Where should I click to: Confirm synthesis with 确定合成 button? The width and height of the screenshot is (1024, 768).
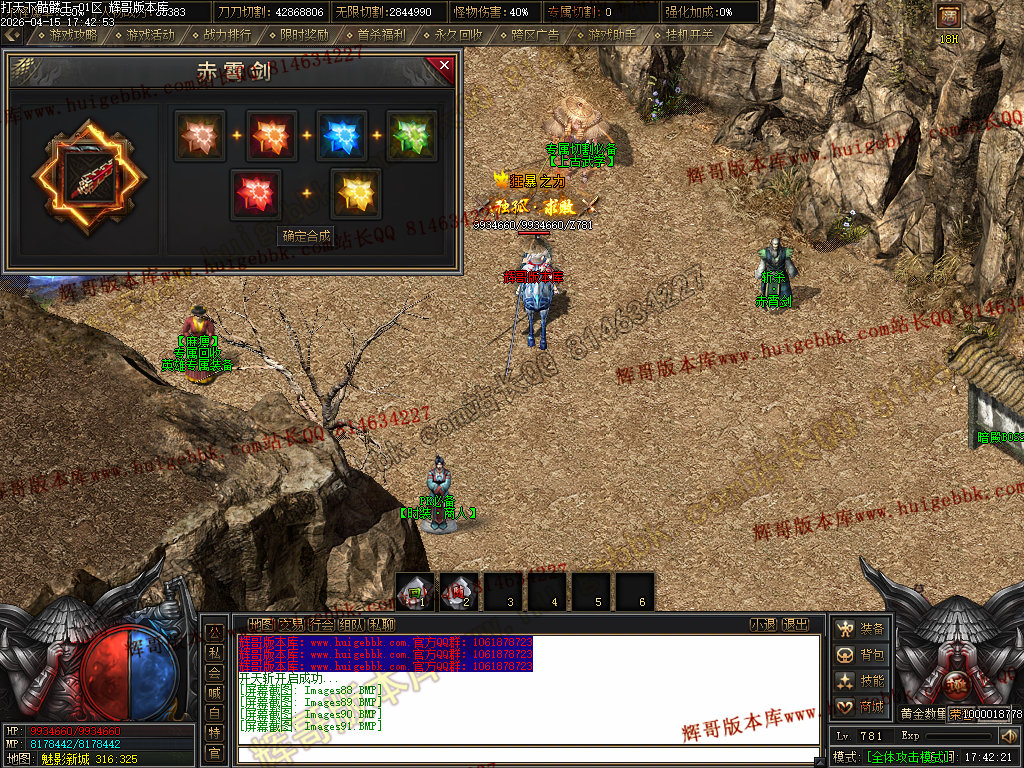[x=306, y=237]
